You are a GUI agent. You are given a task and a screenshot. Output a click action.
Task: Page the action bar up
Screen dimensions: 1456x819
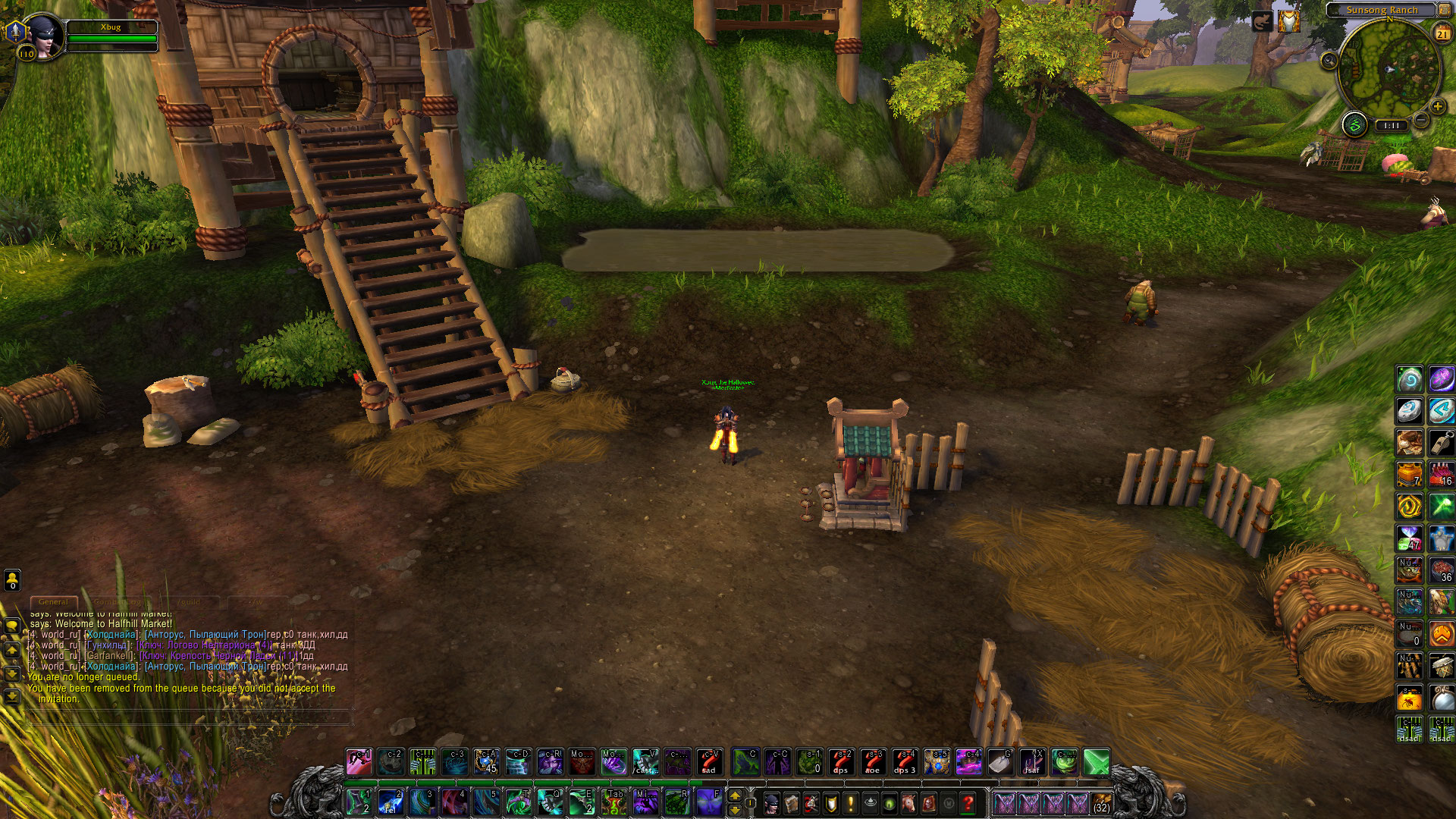tap(734, 795)
